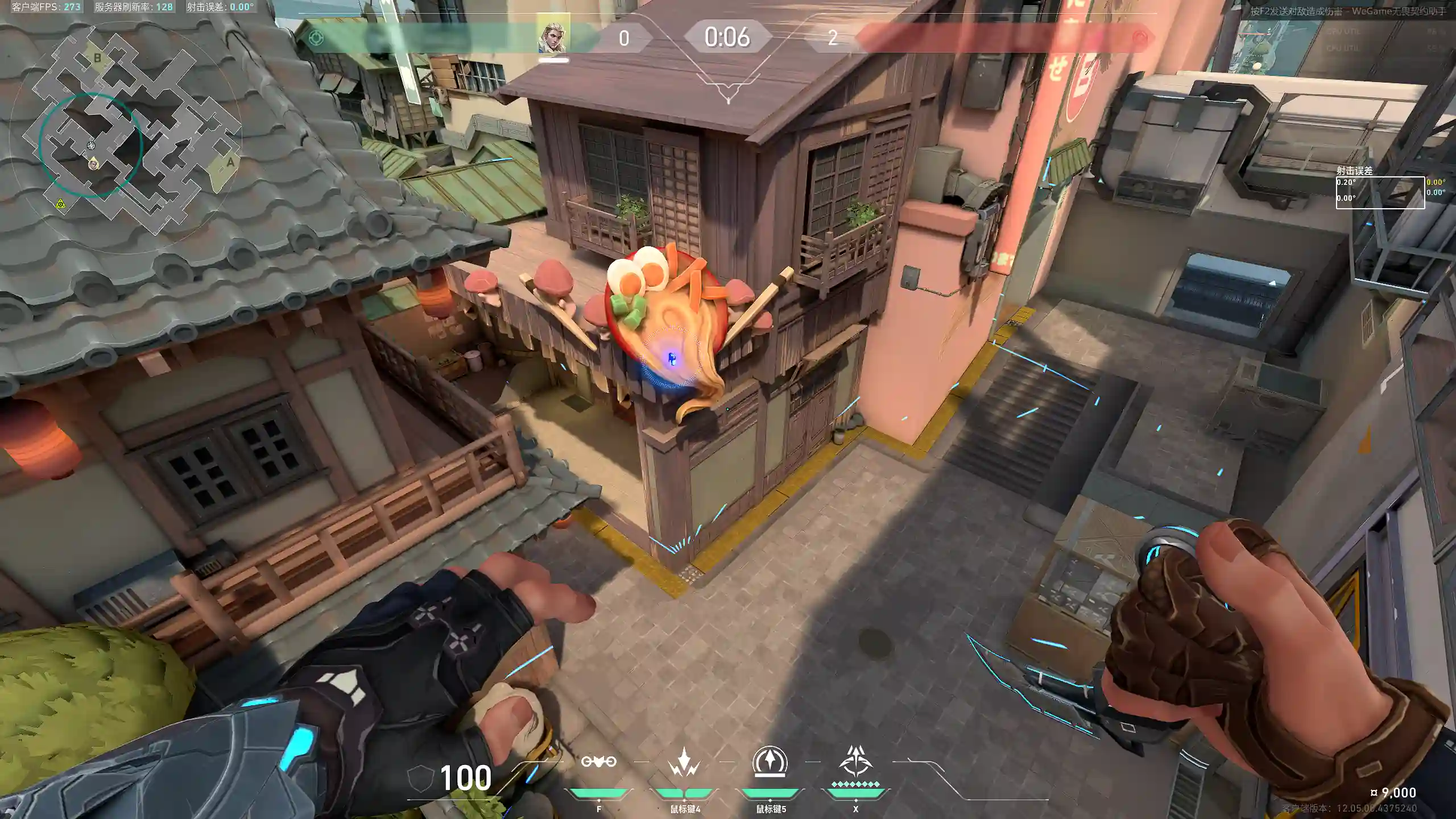
Task: Click the yellow spike marker on minimap
Action: (60, 204)
